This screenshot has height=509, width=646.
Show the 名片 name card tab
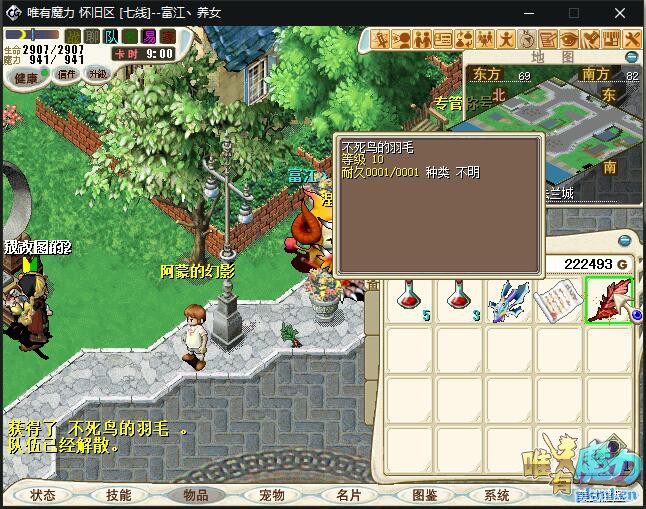pos(348,495)
